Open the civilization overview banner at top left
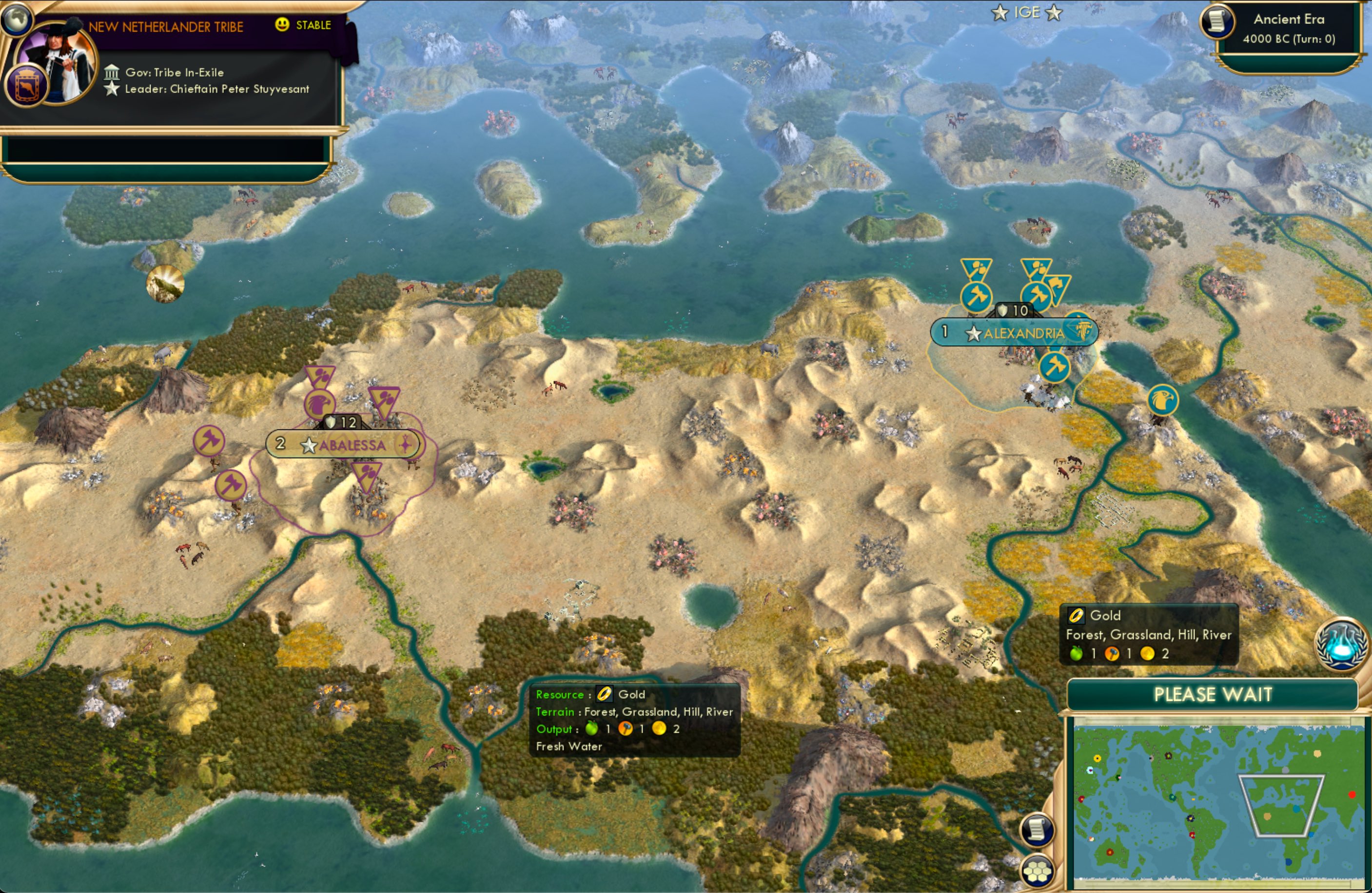Viewport: 1372px width, 893px height. (167, 26)
